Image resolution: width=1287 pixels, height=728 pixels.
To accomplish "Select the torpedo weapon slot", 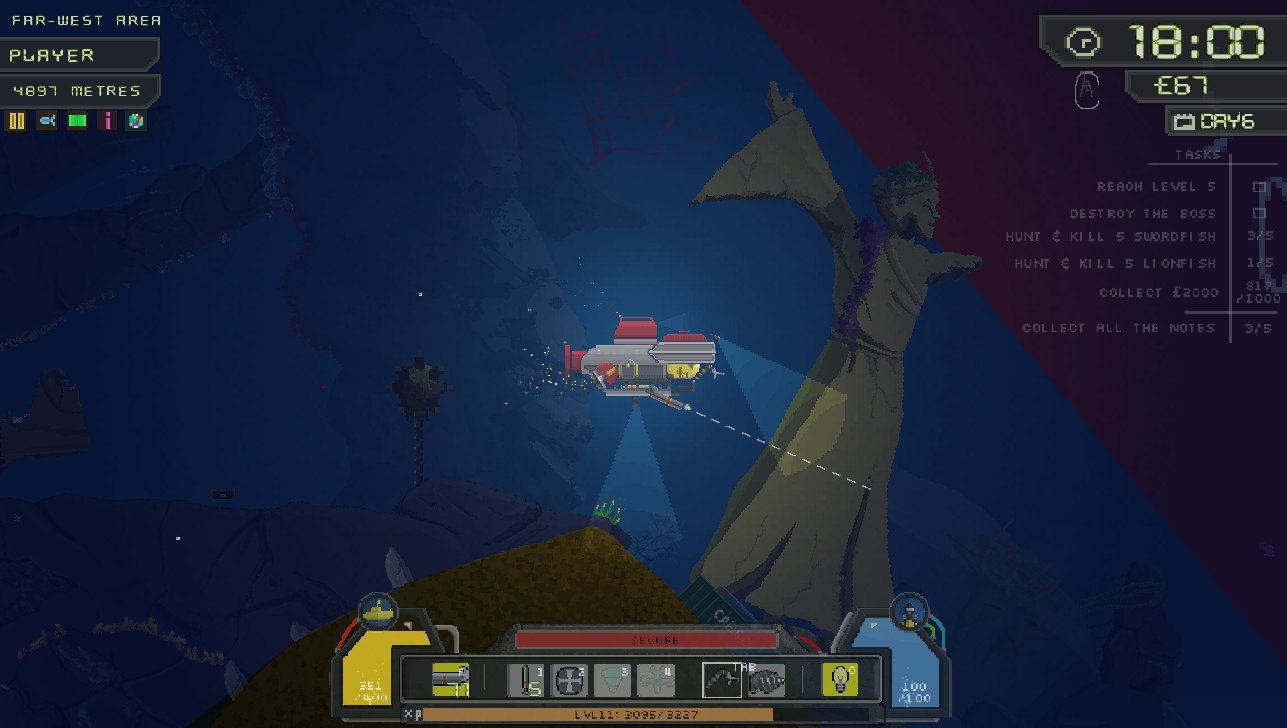I will tap(451, 680).
